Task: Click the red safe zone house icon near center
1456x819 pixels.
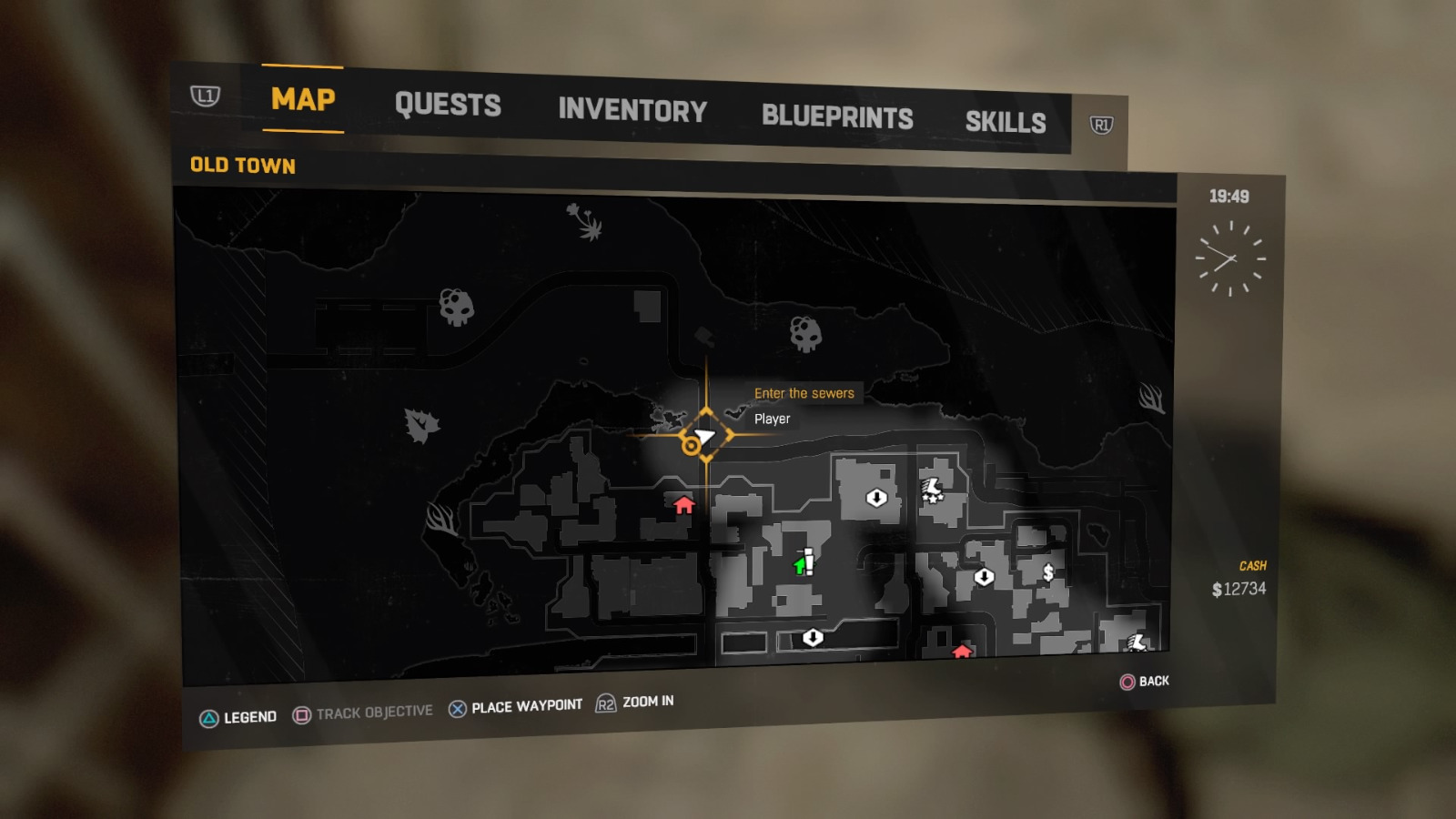Action: click(x=682, y=505)
